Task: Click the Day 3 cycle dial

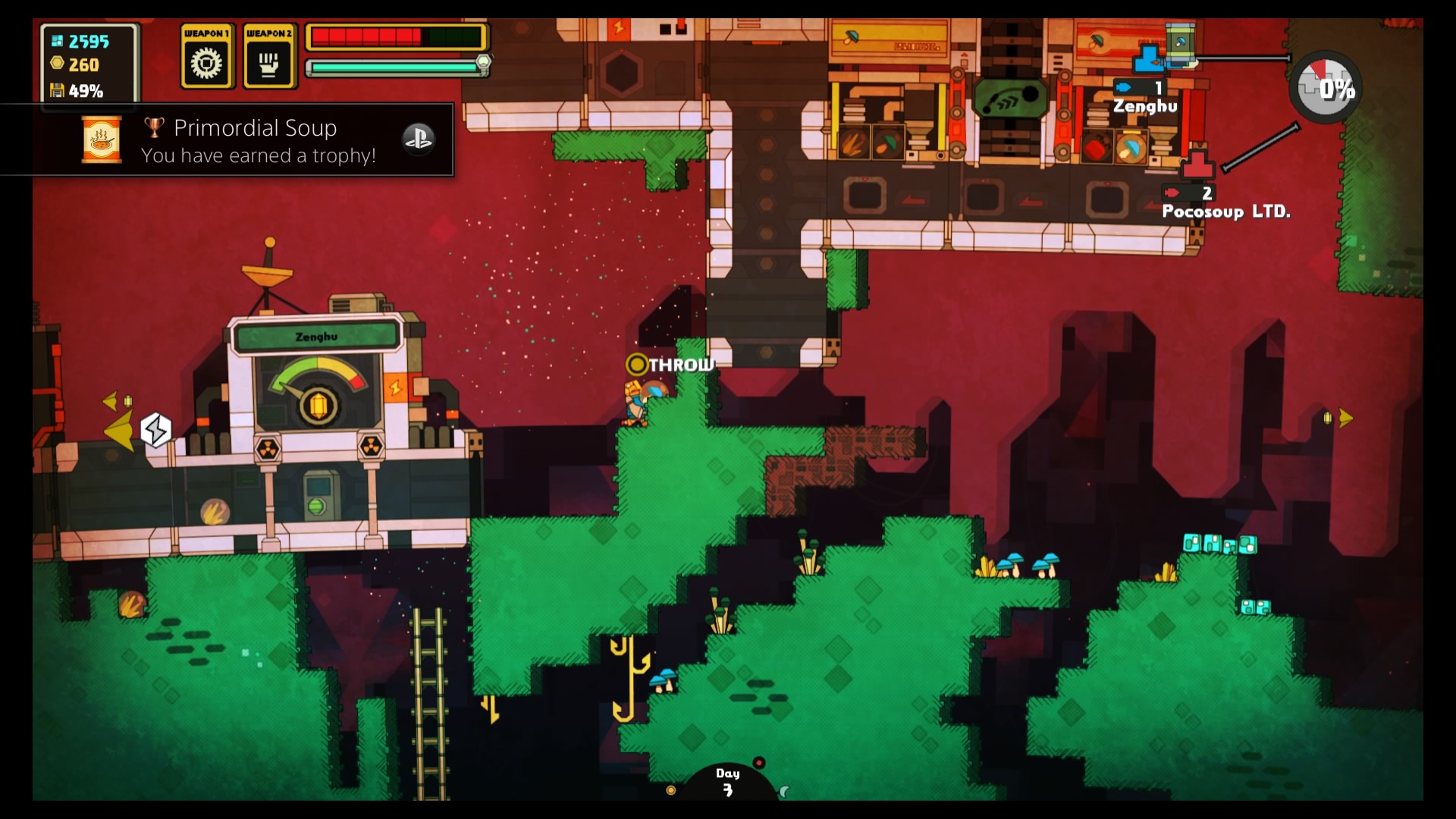Action: (727, 783)
